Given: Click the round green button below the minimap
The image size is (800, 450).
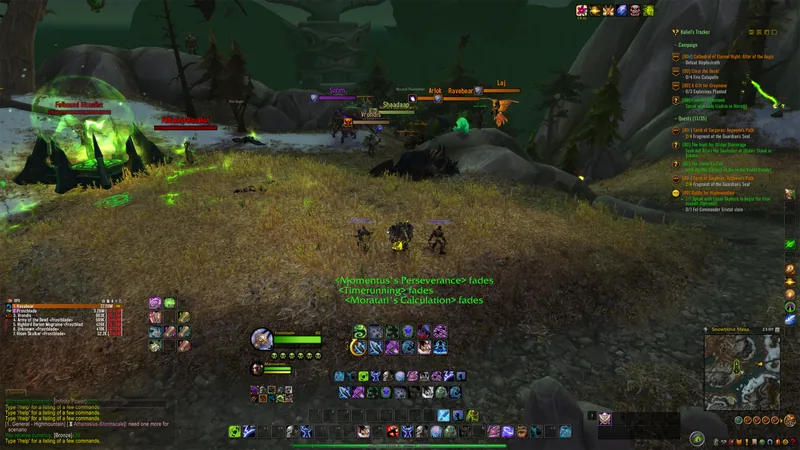Looking at the screenshot, I should [x=697, y=438].
